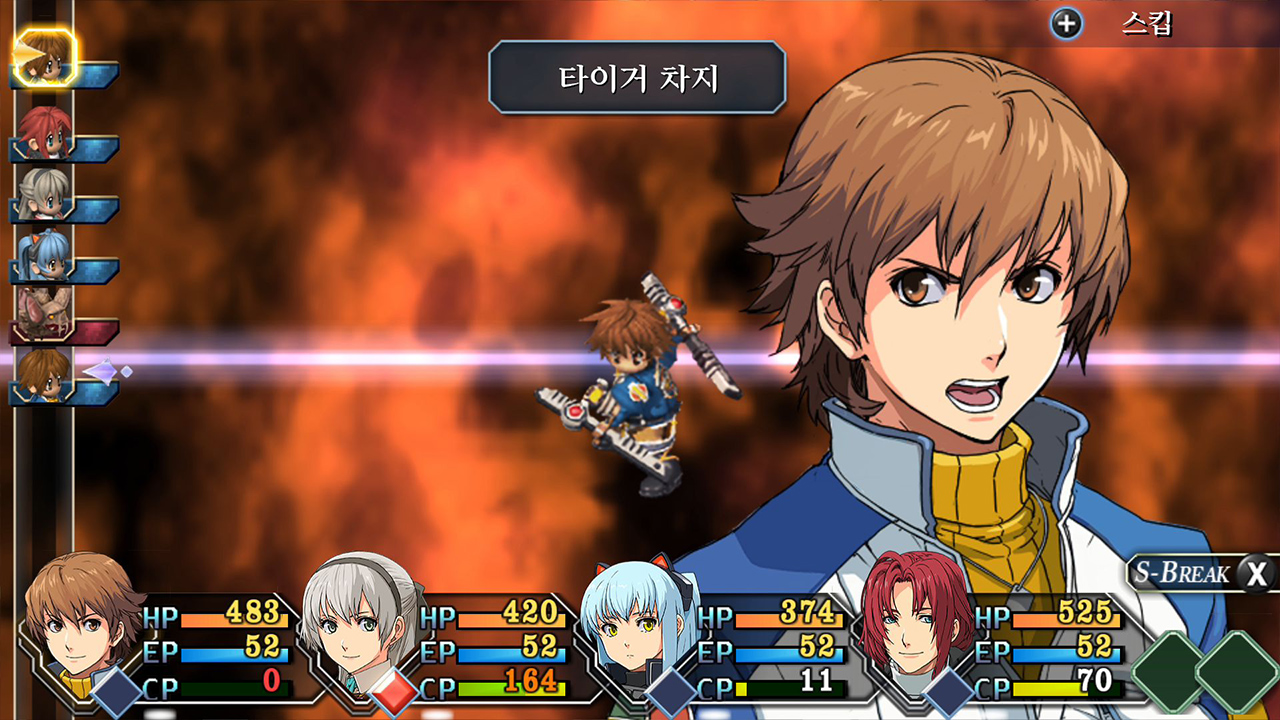The width and height of the screenshot is (1280, 720).
Task: Skip the attack animation with 스킵
Action: (1111, 24)
